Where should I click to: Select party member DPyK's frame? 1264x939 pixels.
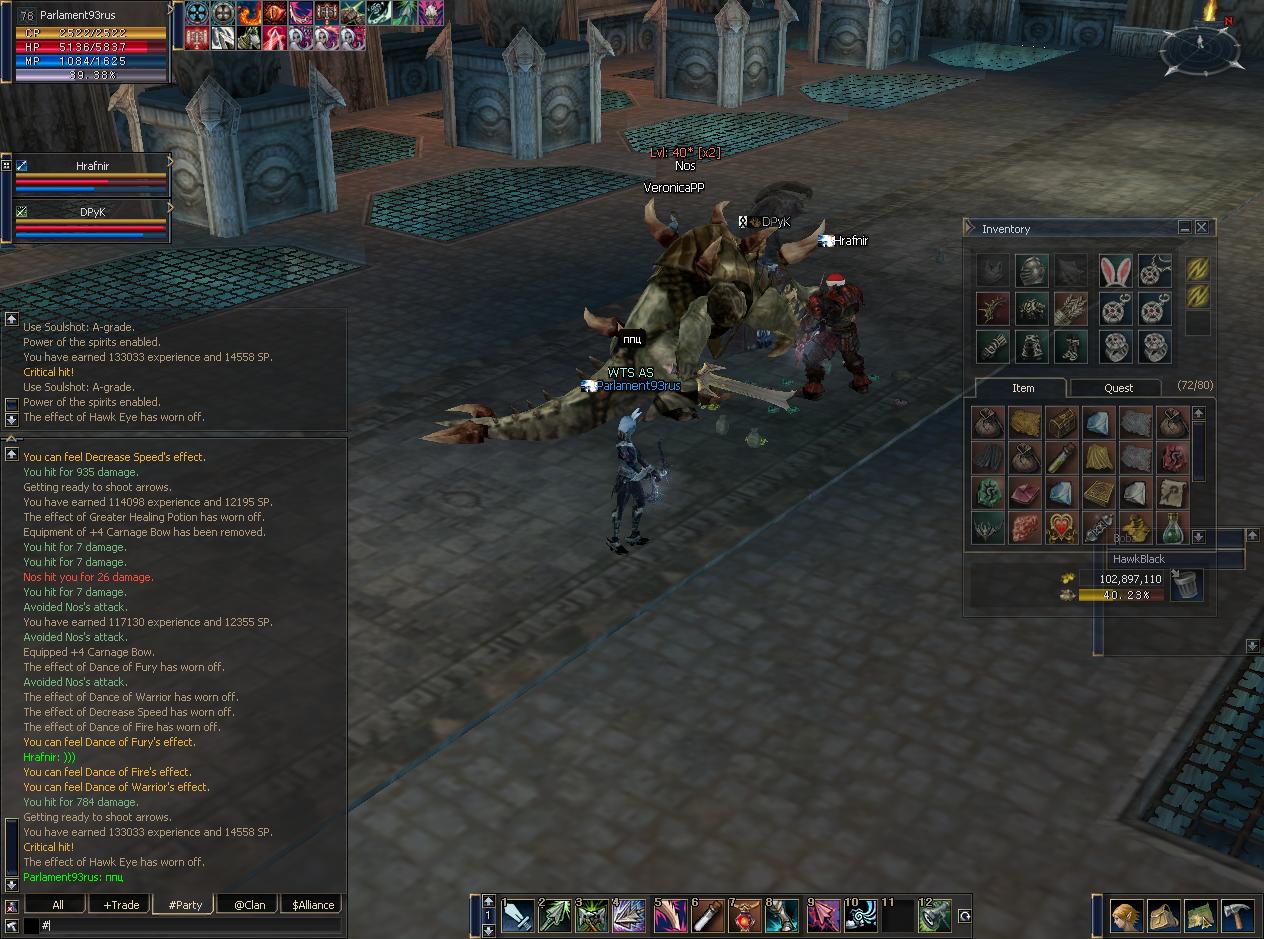click(92, 220)
